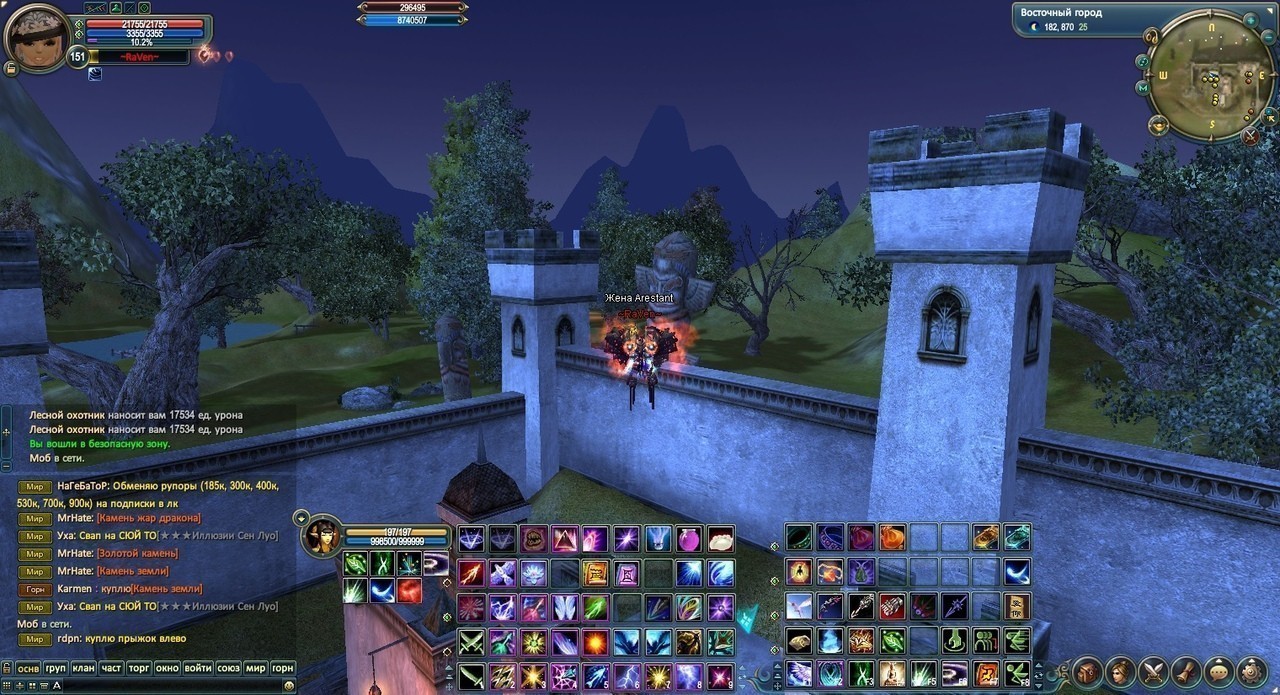Open the speech bubble social menu button
This screenshot has width=1280, height=695.
[1219, 671]
